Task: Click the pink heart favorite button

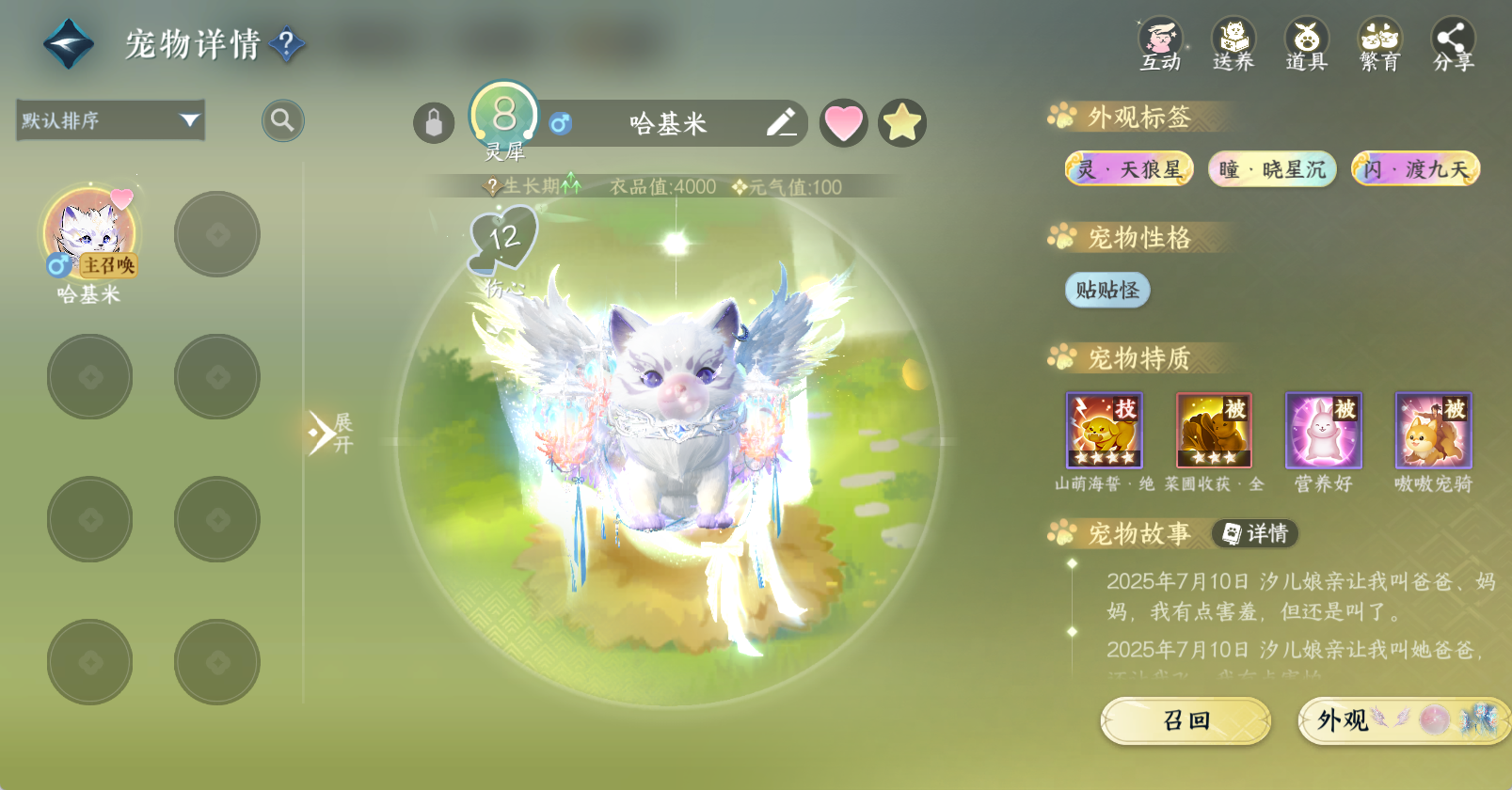Action: pos(843,123)
